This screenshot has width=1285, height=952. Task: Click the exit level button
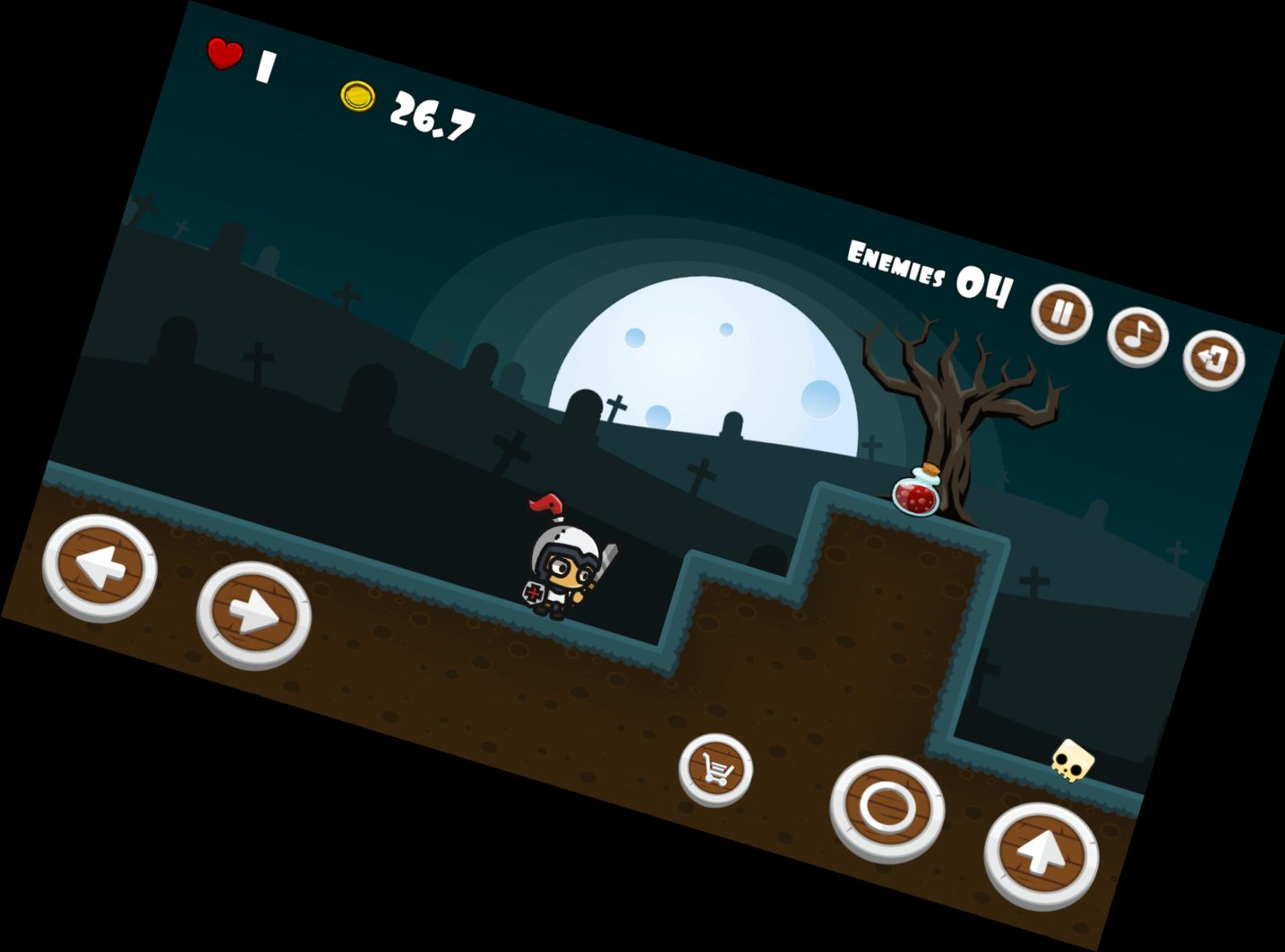pyautogui.click(x=1213, y=359)
